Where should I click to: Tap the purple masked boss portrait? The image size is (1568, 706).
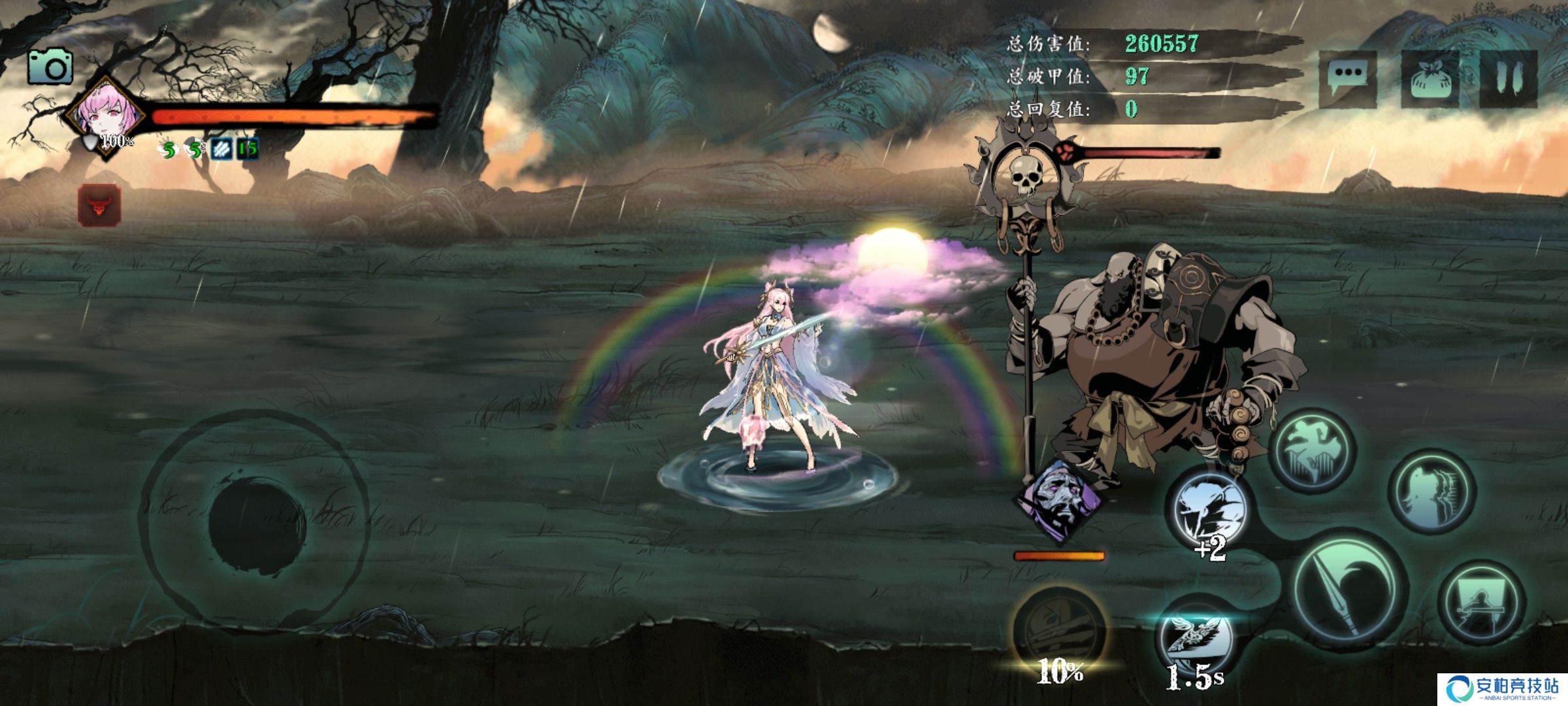pyautogui.click(x=1058, y=500)
